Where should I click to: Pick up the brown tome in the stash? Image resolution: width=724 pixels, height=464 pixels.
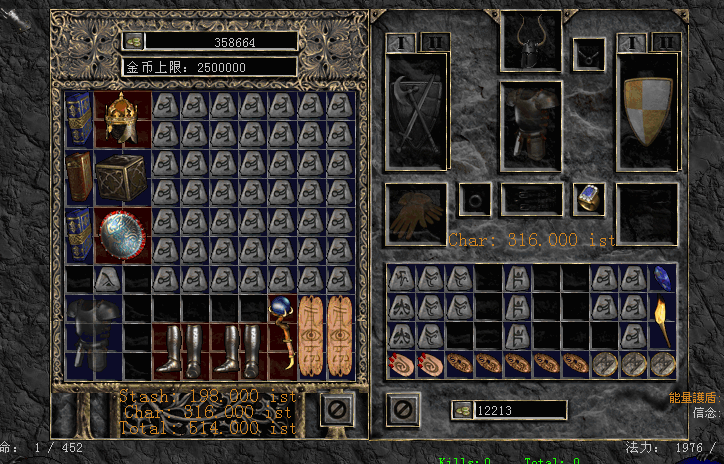[x=79, y=177]
